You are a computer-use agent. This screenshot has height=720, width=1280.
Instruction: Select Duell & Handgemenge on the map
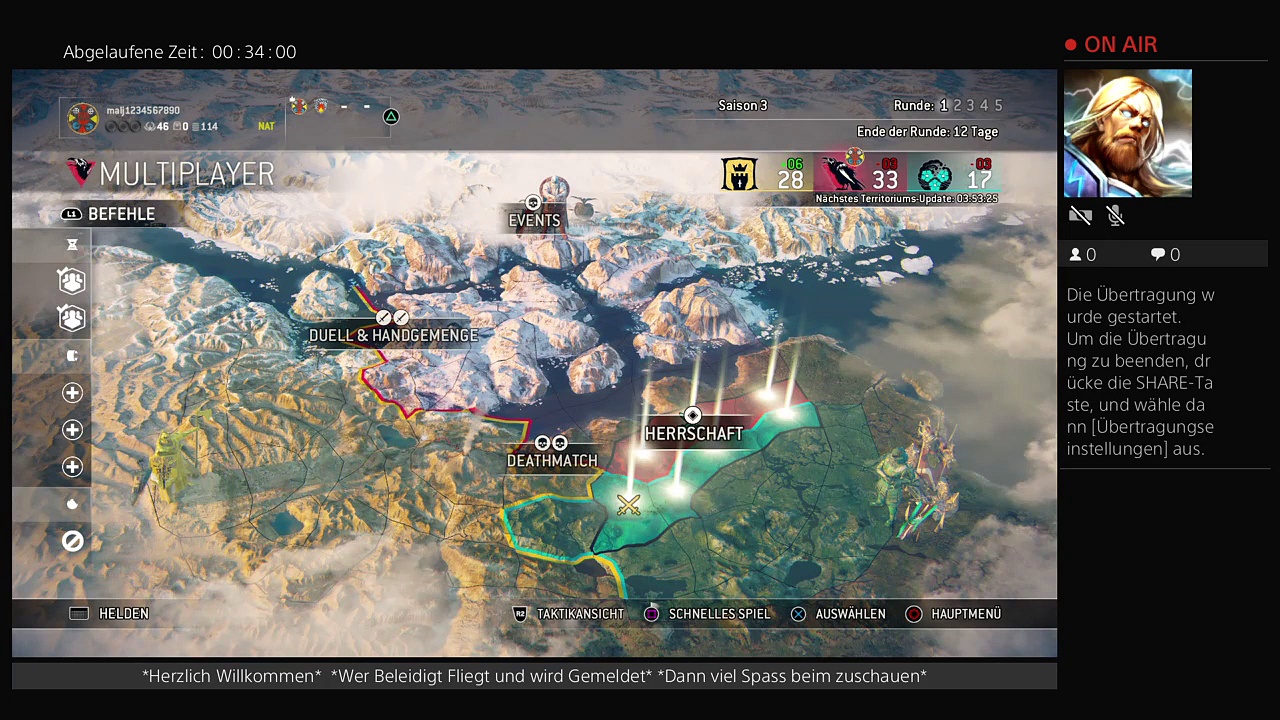click(x=393, y=335)
